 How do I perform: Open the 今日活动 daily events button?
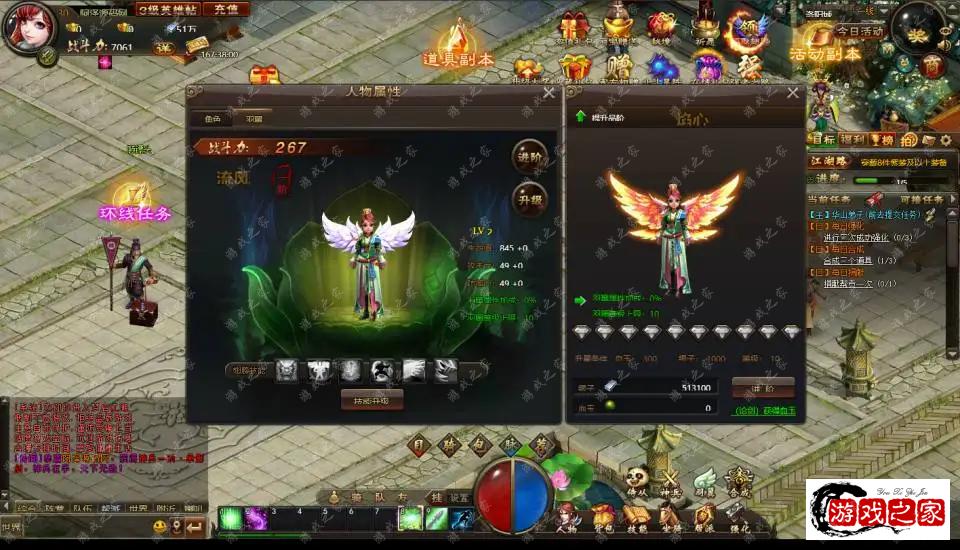click(859, 31)
